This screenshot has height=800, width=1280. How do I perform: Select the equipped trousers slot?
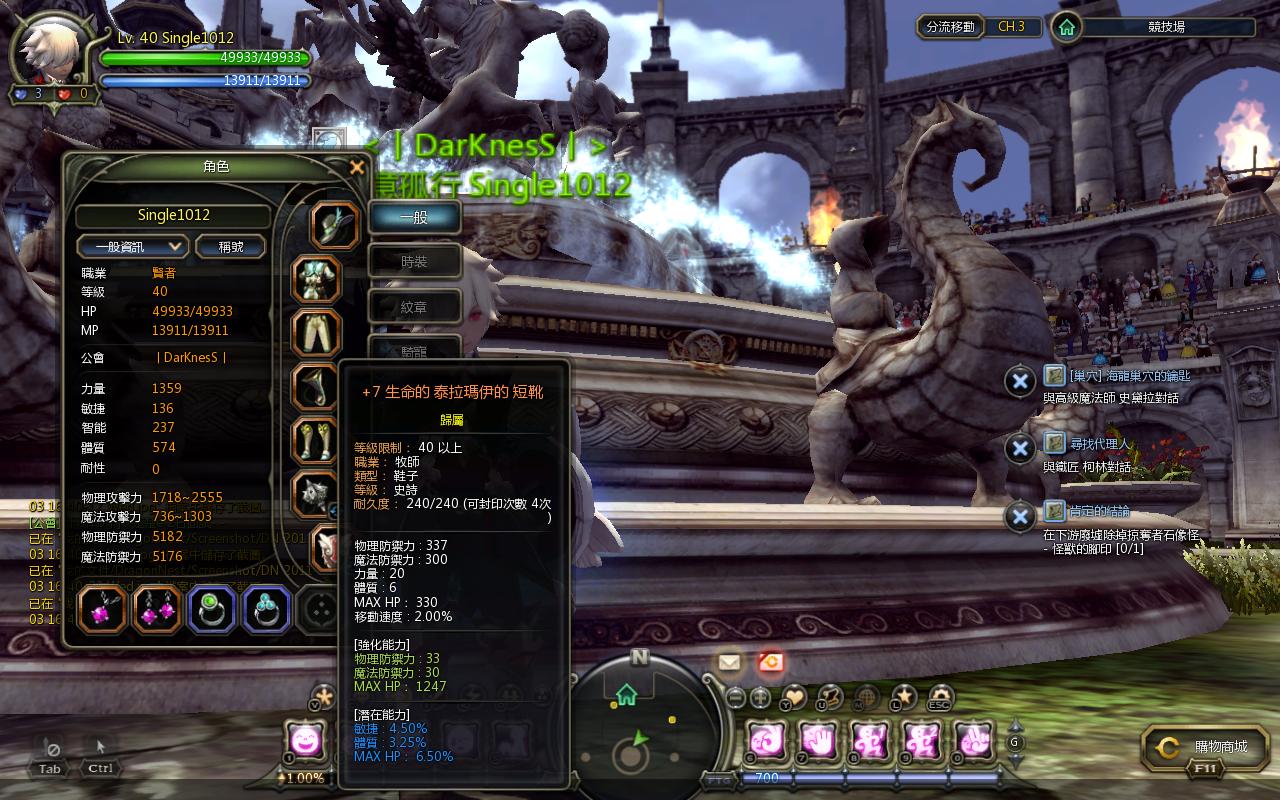pos(317,333)
